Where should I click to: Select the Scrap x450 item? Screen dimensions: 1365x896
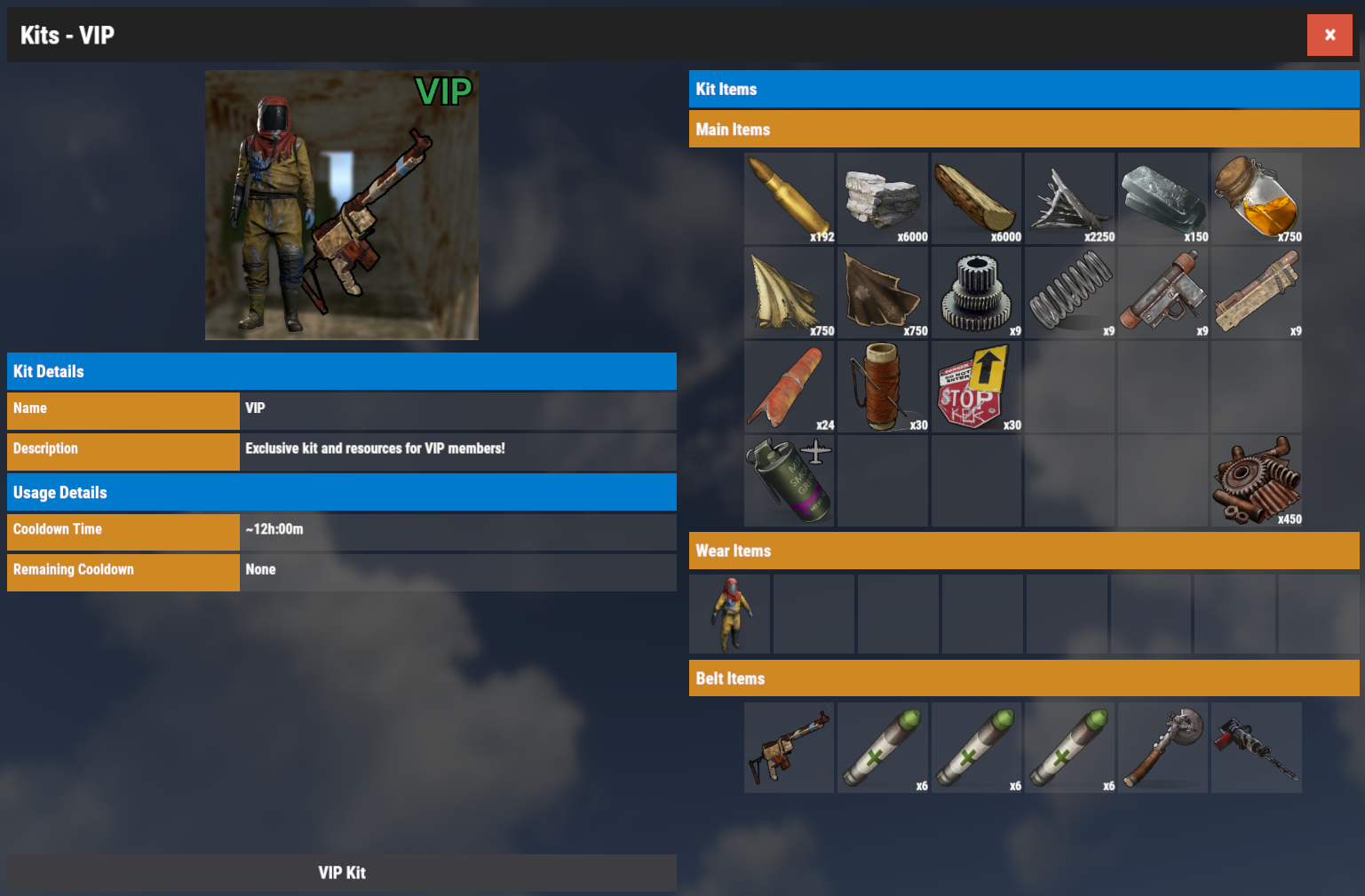pos(1256,480)
